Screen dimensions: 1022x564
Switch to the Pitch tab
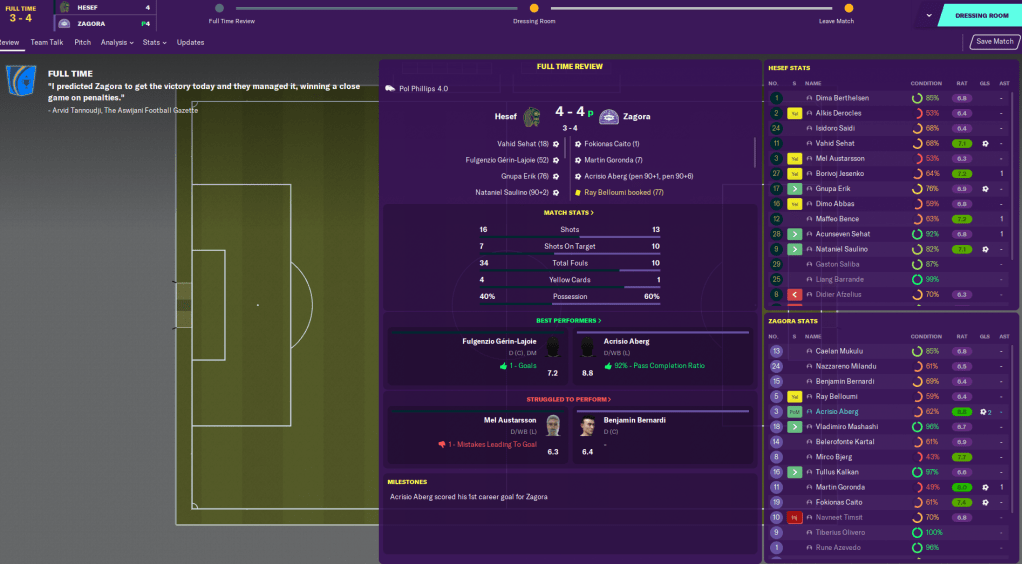click(x=82, y=42)
